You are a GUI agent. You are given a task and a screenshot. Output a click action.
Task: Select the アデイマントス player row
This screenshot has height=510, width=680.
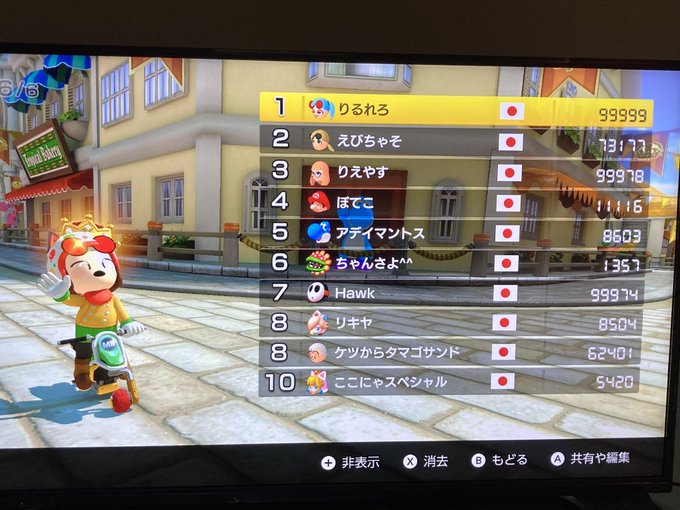(455, 232)
